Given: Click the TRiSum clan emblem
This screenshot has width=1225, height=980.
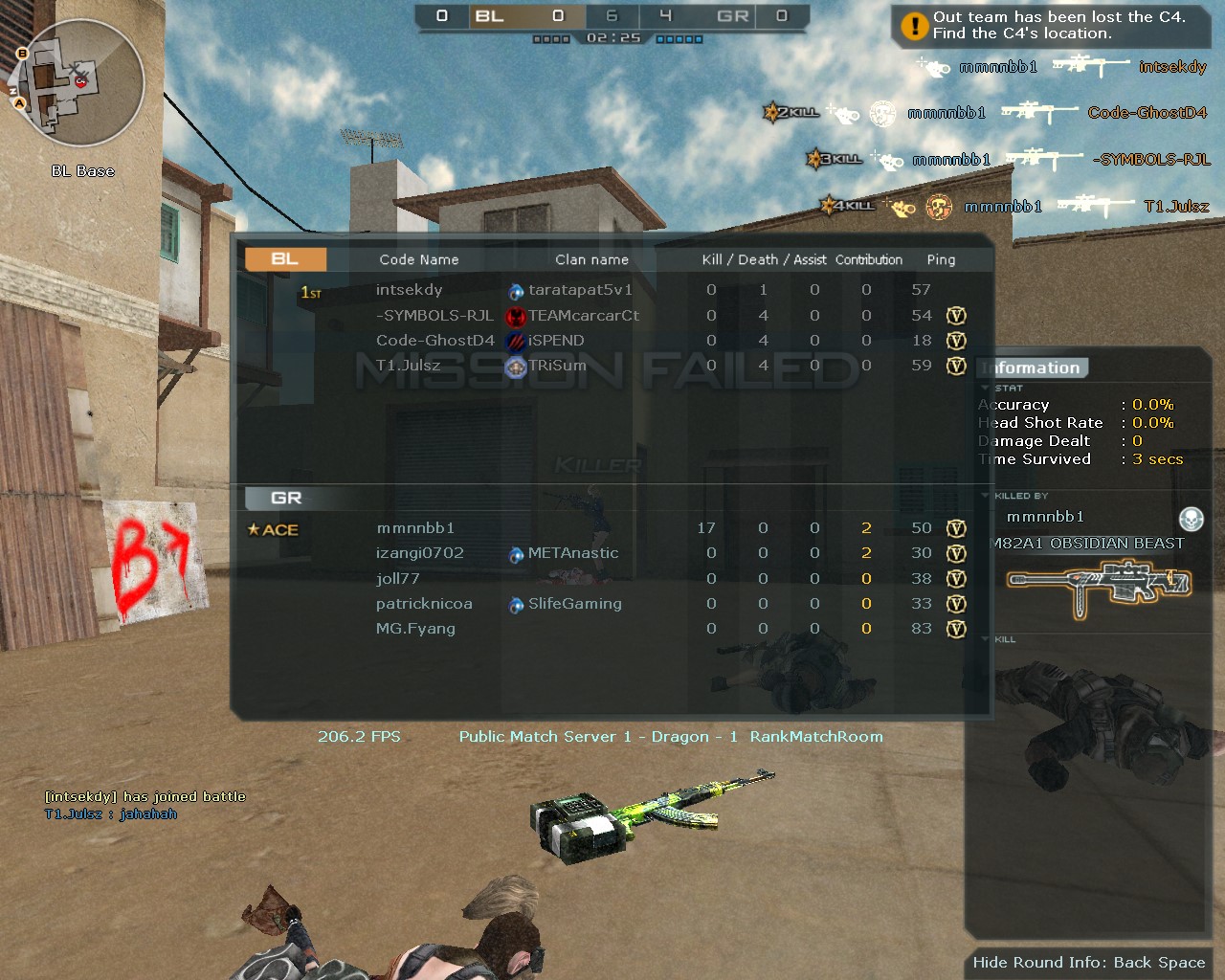Looking at the screenshot, I should point(514,366).
